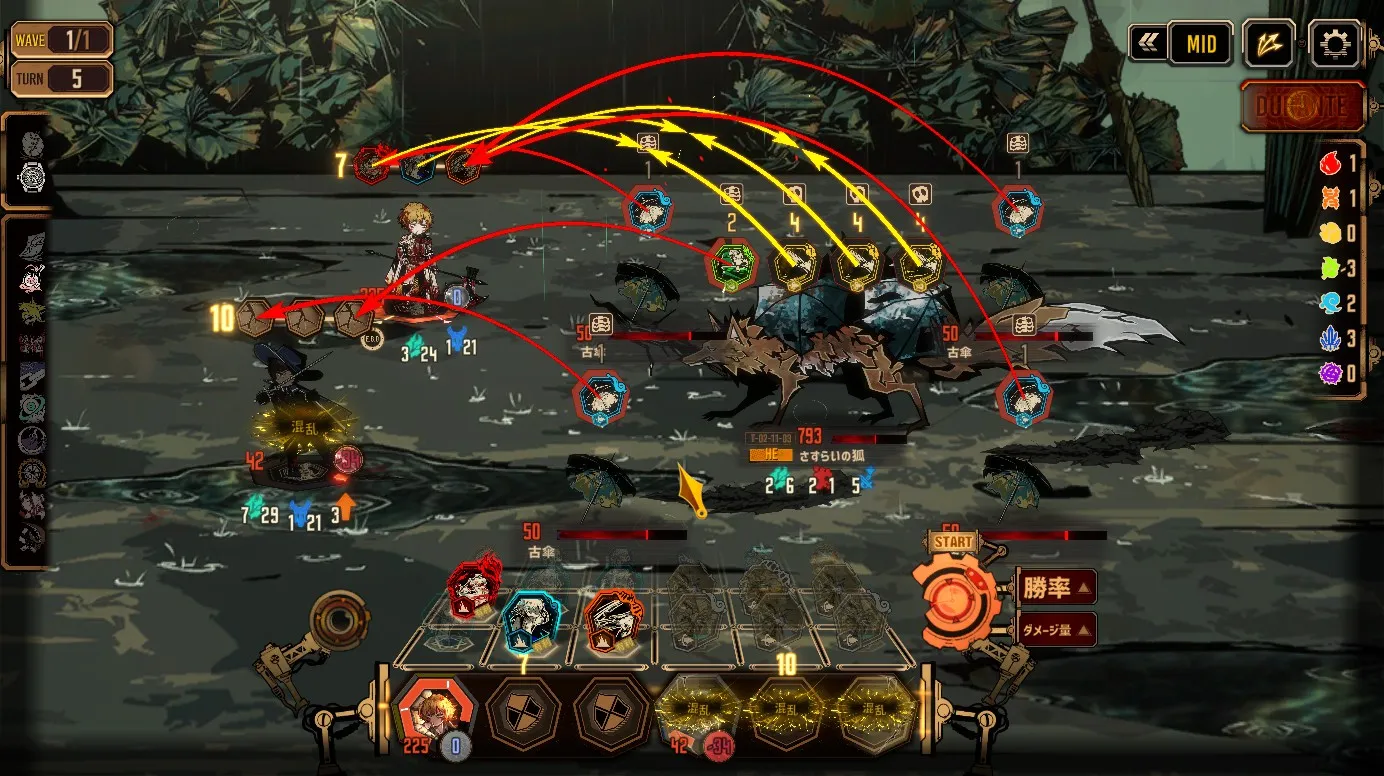This screenshot has height=776, width=1384.
Task: Inspect the pink rabbit E.G.O gift icon
Action: point(31,280)
